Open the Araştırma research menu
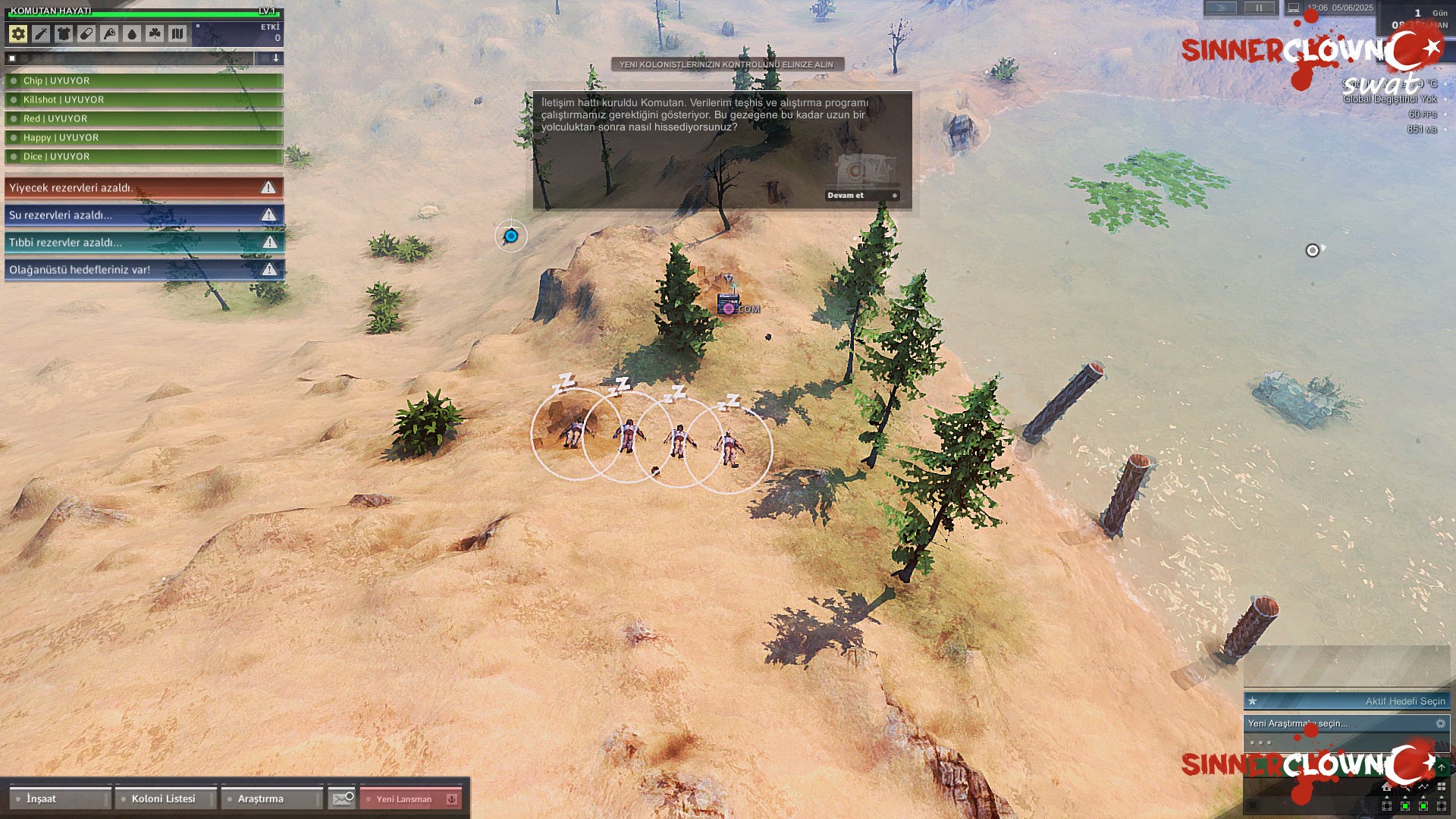 click(271, 799)
